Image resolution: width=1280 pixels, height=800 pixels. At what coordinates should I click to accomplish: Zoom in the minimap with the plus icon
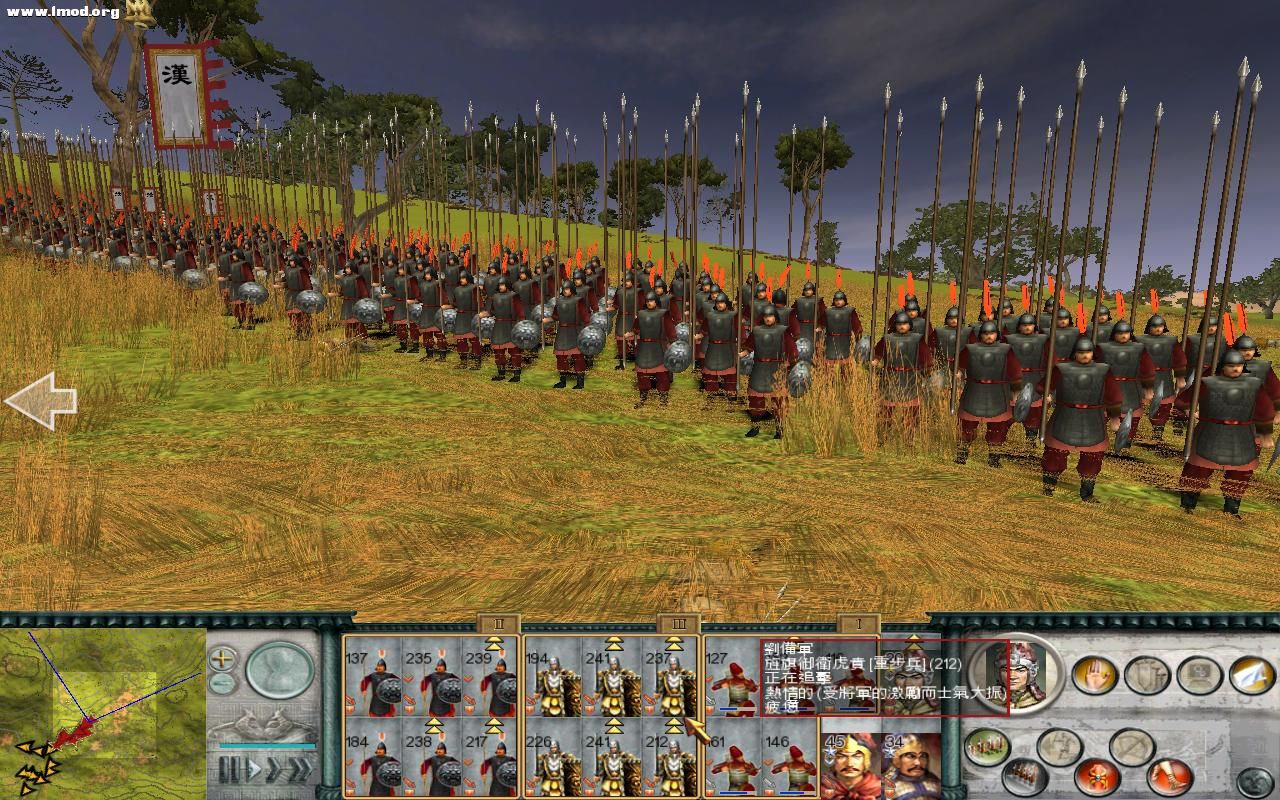pyautogui.click(x=221, y=659)
